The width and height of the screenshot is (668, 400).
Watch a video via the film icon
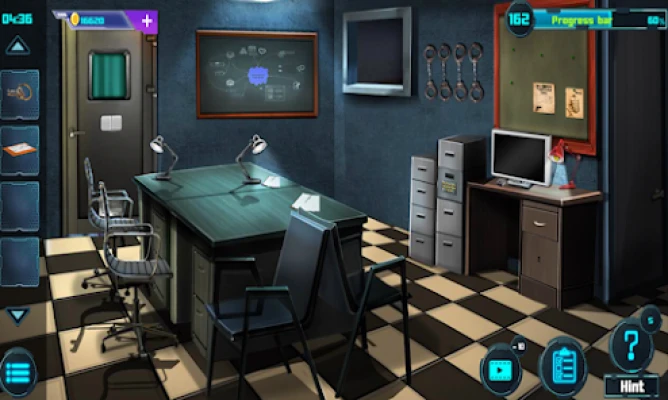tap(500, 367)
